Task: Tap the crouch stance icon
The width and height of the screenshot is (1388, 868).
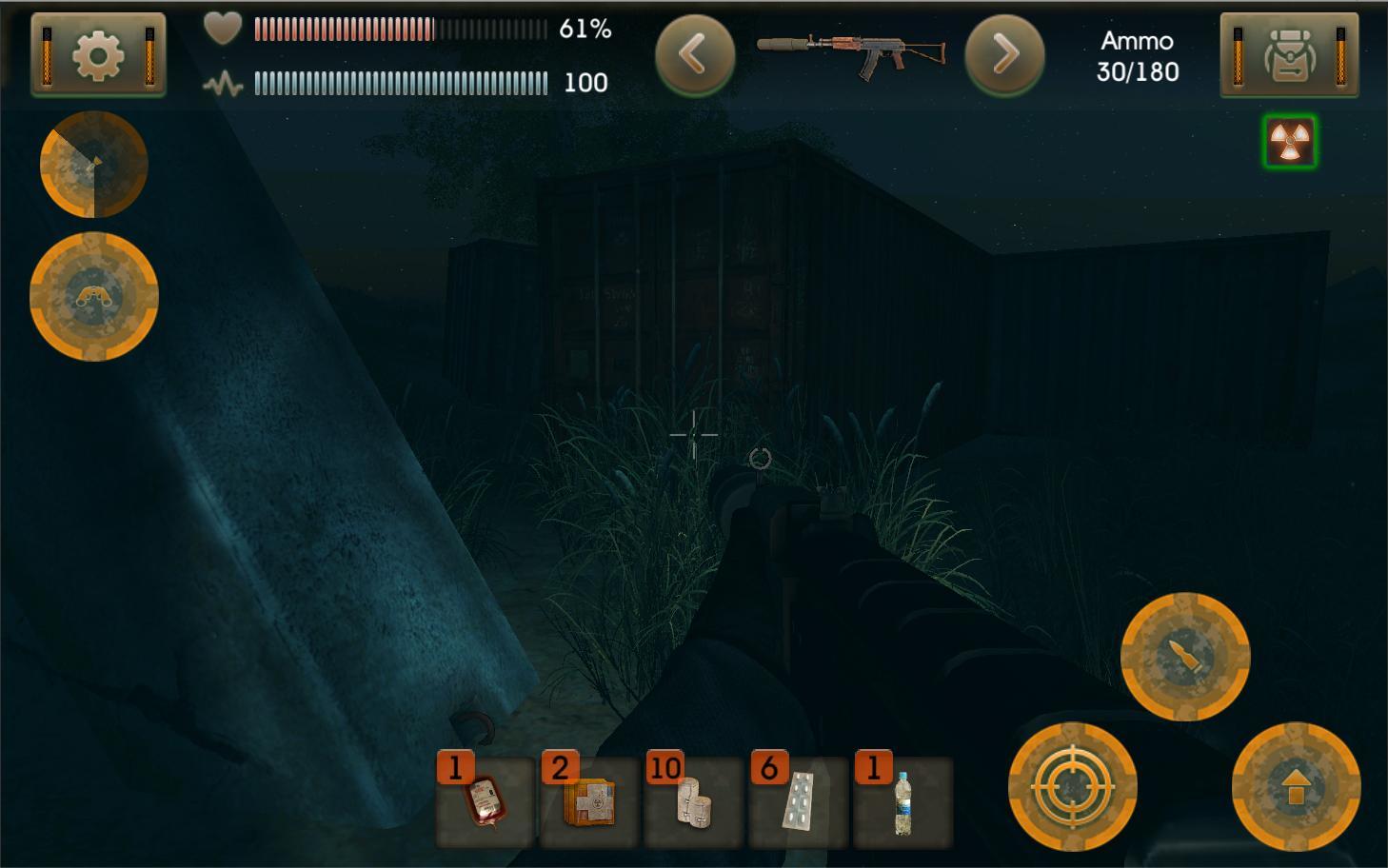Action: pos(93,297)
